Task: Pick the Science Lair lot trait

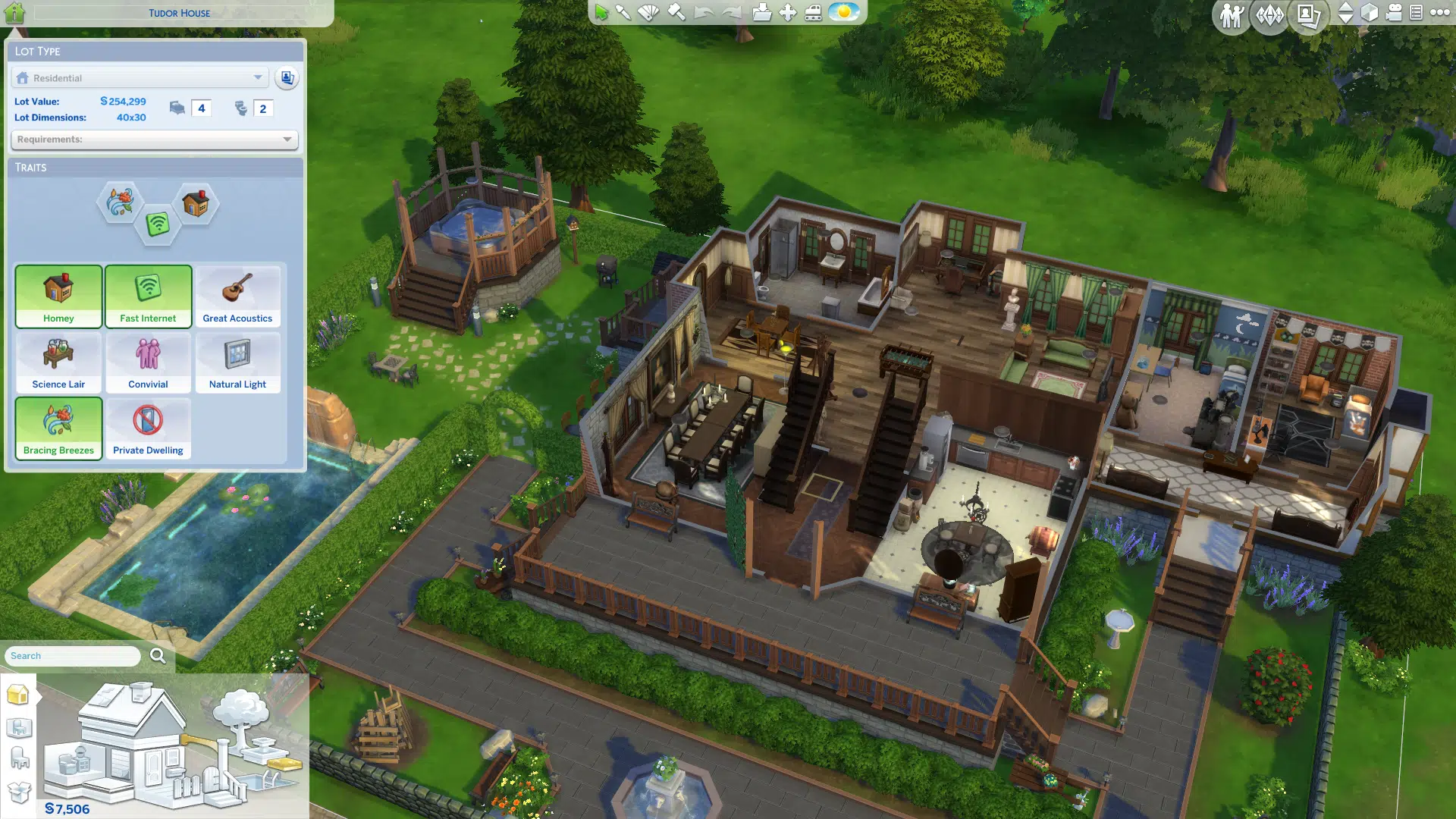Action: 58,362
